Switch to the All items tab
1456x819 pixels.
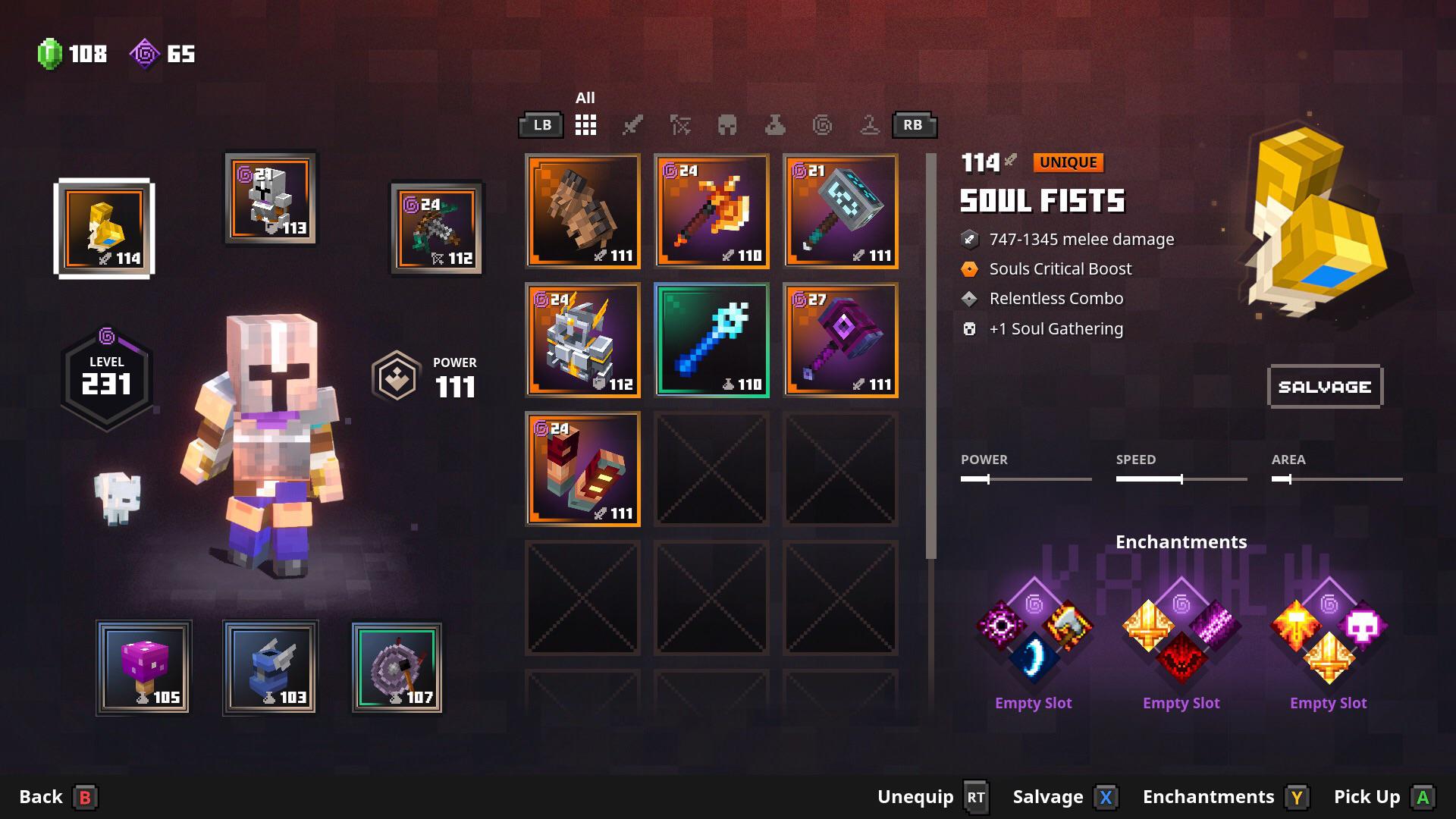coord(585,125)
